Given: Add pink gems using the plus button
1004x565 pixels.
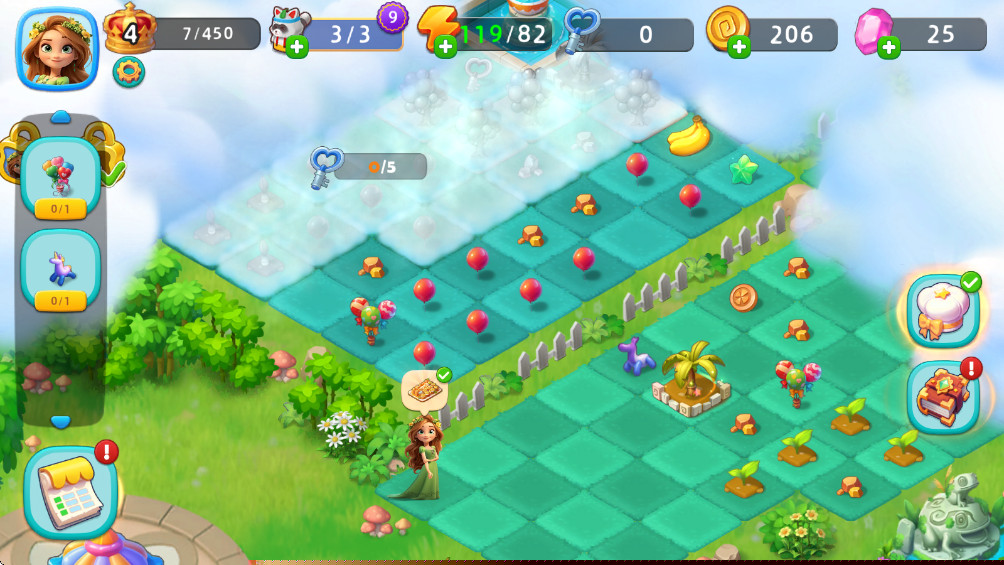Looking at the screenshot, I should (x=888, y=46).
